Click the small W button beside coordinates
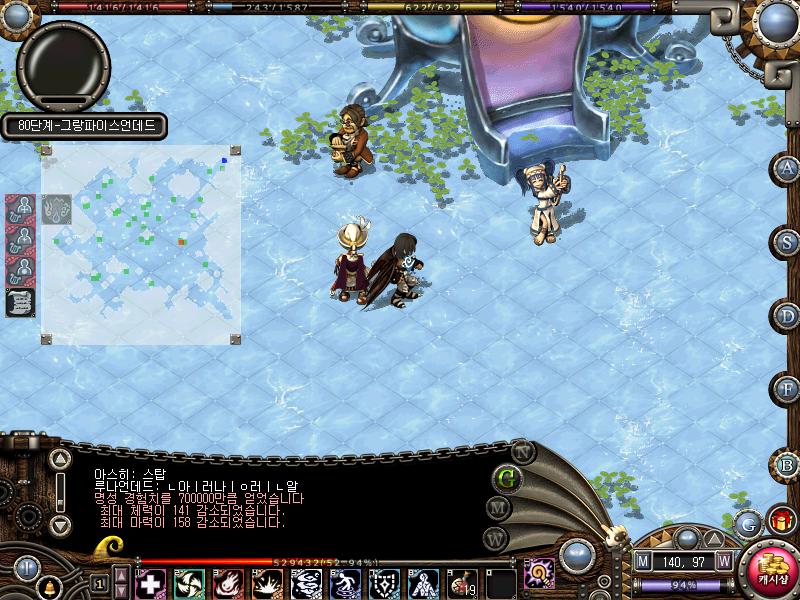Screen dimensions: 800x600 (x=723, y=562)
